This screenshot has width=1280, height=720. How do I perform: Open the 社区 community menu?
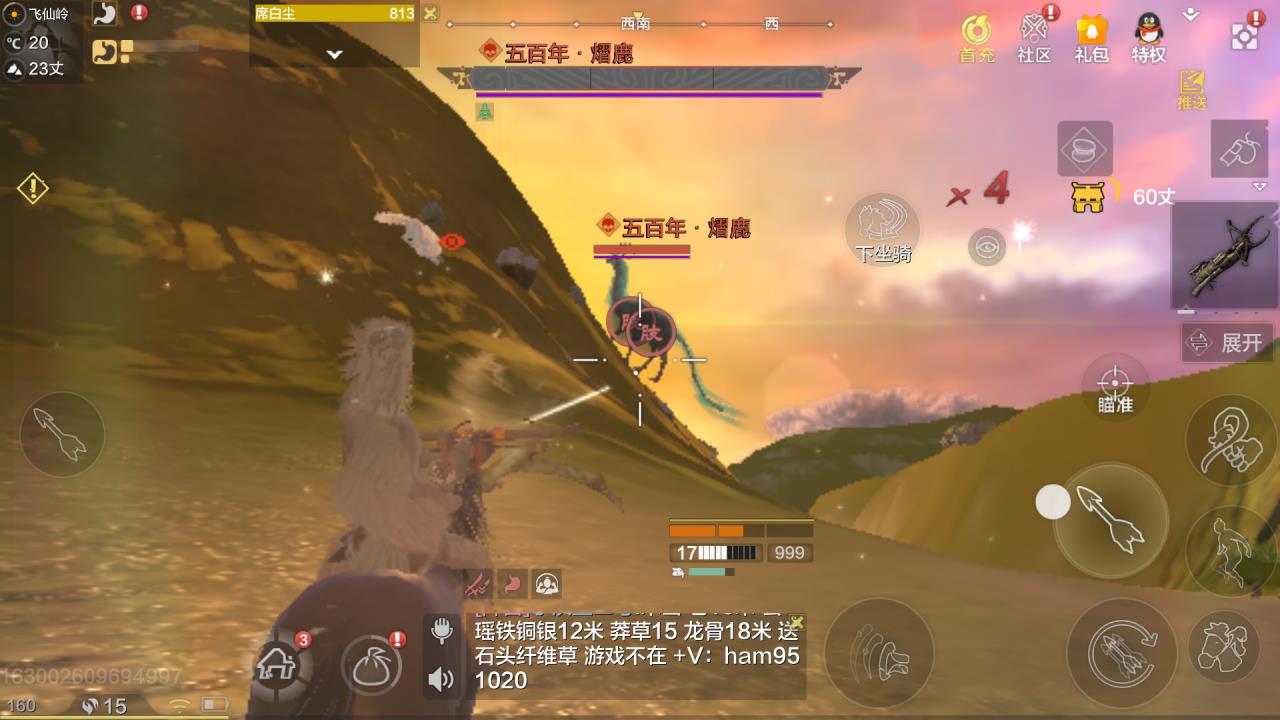coord(1034,38)
